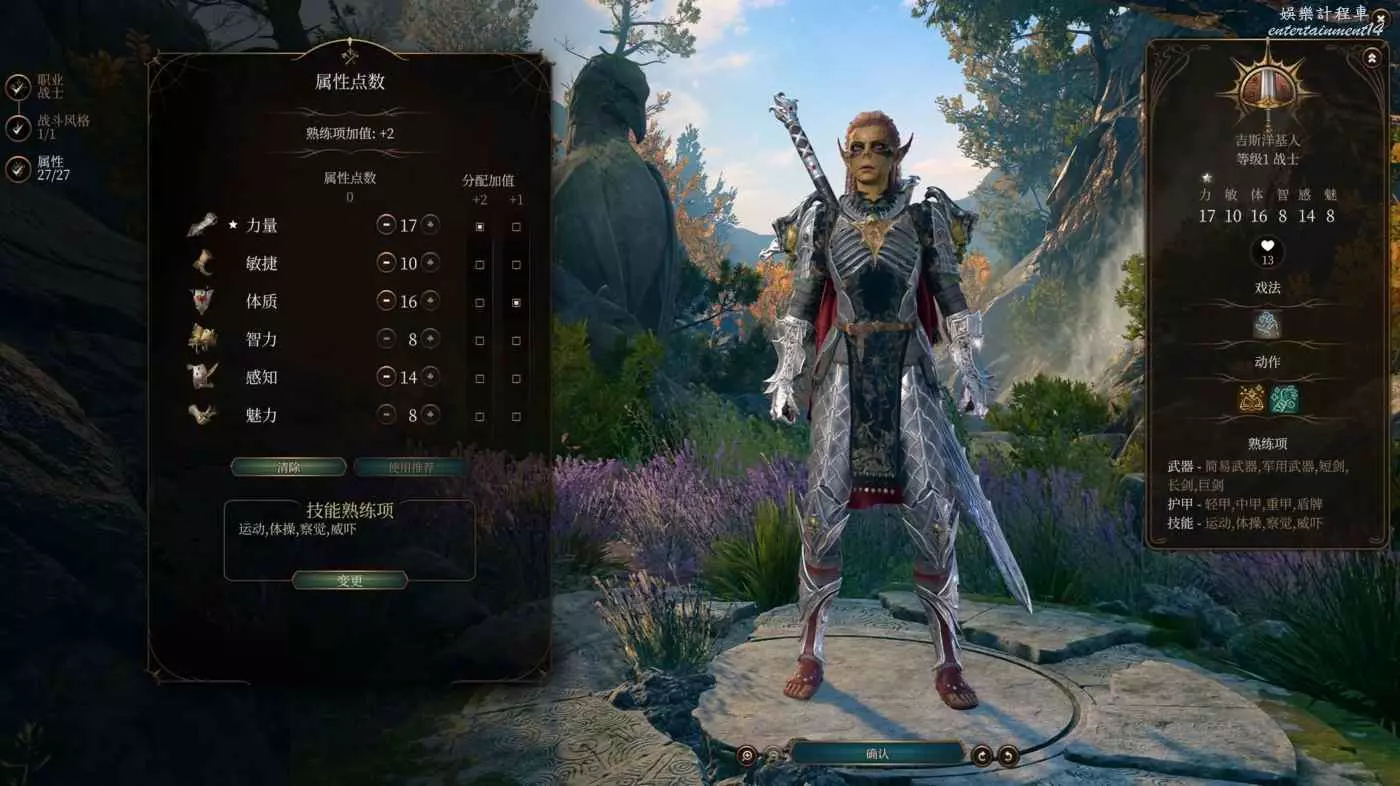Confirm the character with the 确认 button
This screenshot has width=1400, height=786.
point(877,754)
